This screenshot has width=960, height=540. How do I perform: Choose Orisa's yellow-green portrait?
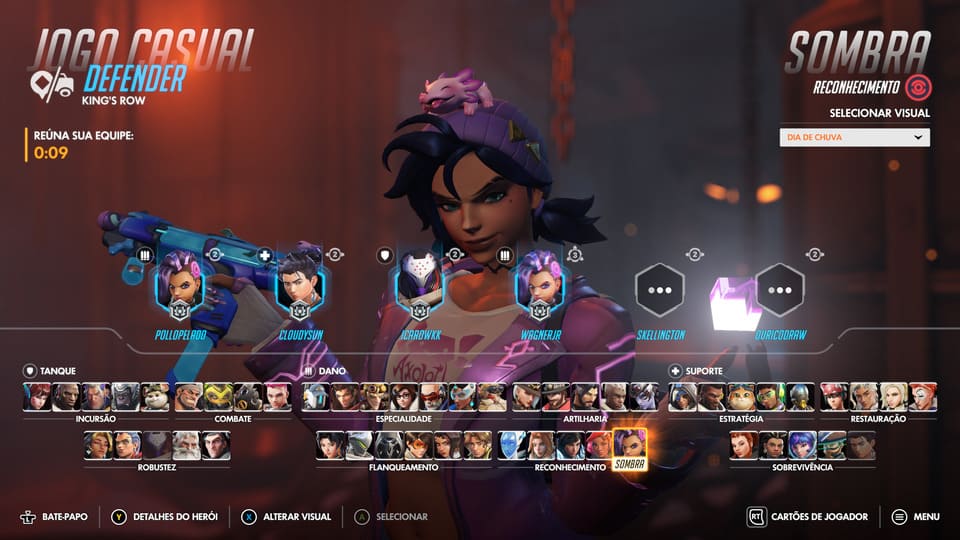[219, 397]
